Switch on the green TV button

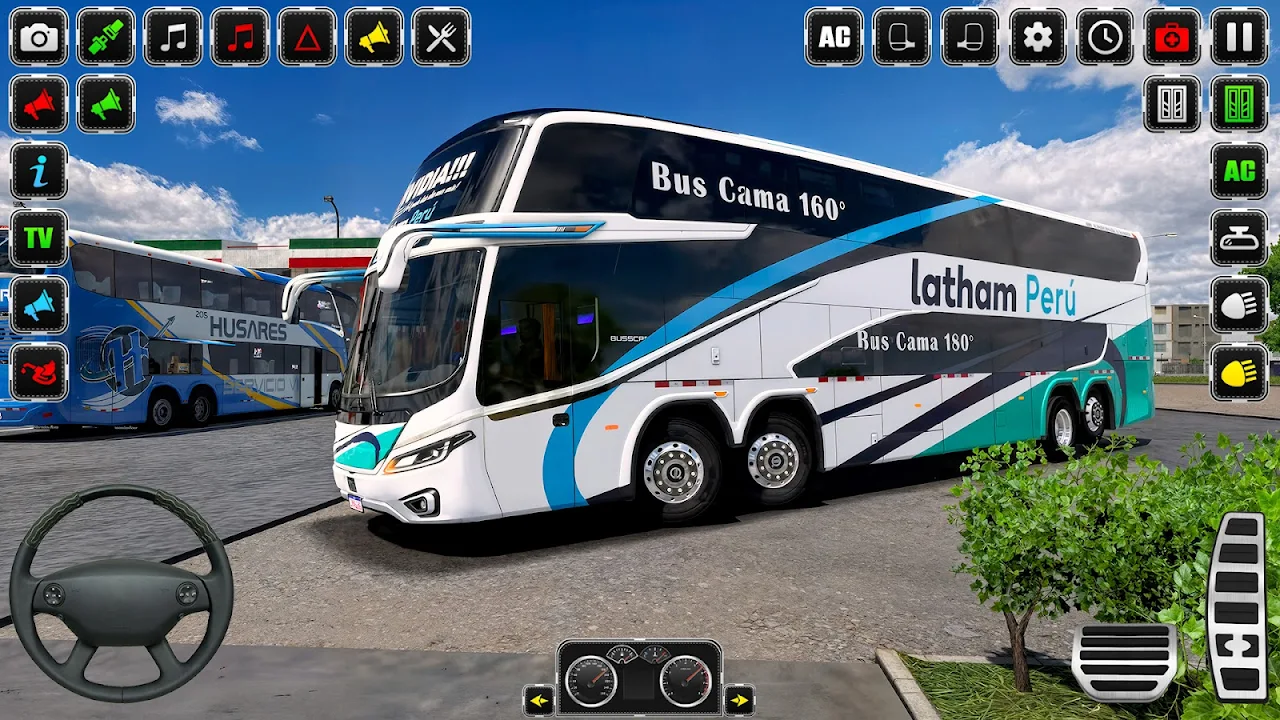pos(39,238)
